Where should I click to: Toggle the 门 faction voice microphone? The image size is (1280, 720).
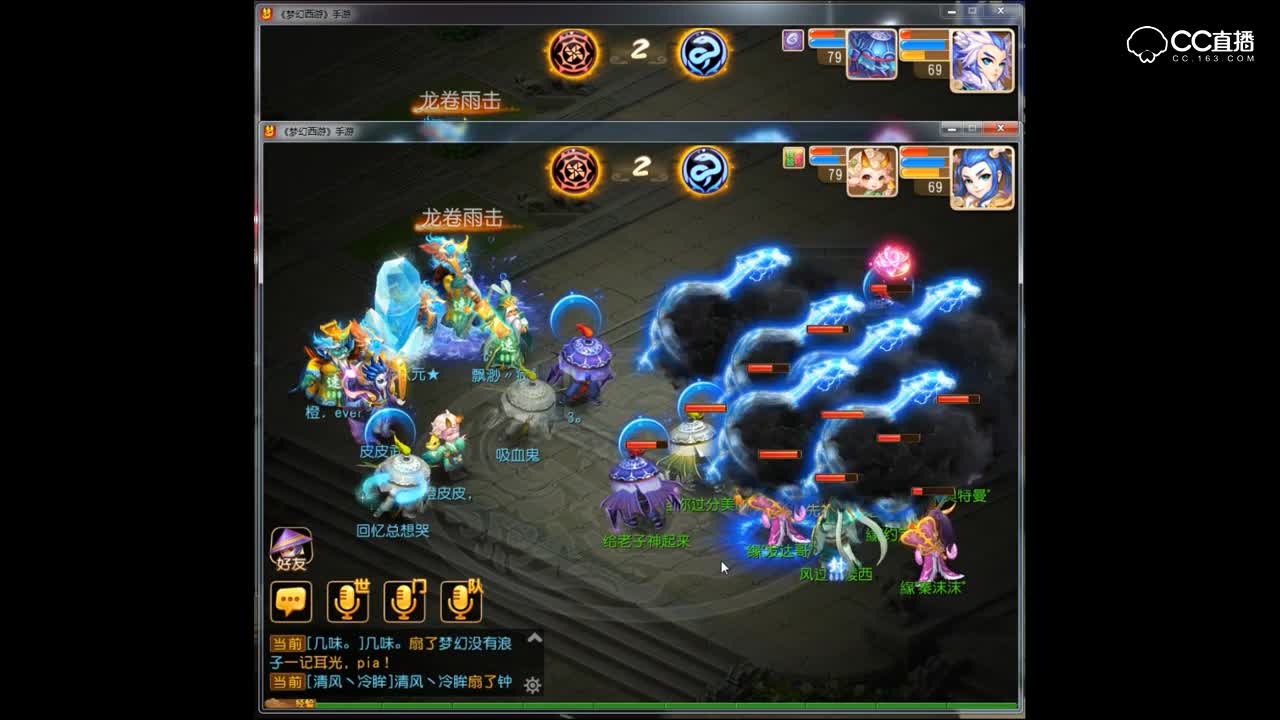tap(404, 599)
